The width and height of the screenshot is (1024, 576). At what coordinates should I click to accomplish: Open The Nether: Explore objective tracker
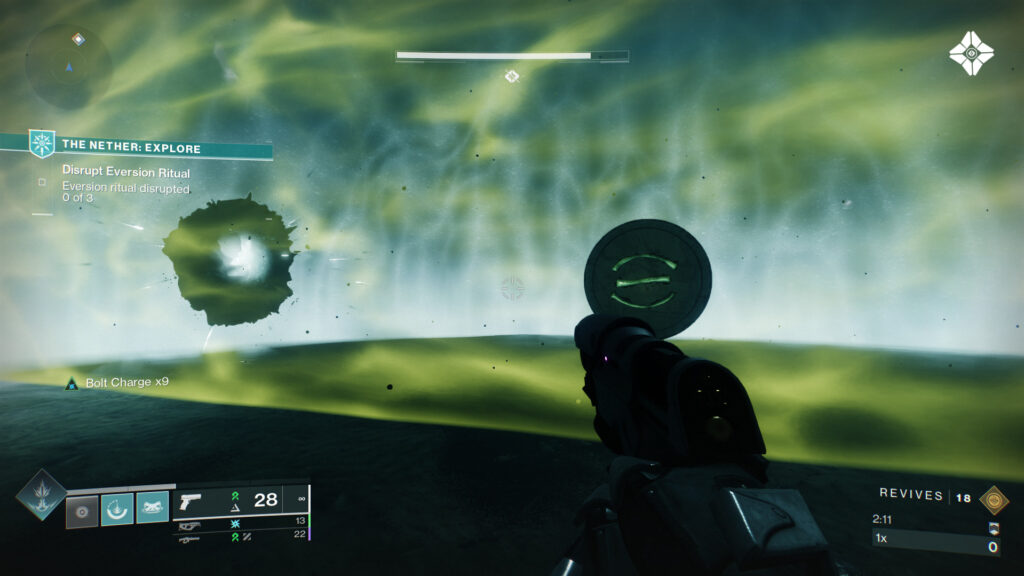150,147
